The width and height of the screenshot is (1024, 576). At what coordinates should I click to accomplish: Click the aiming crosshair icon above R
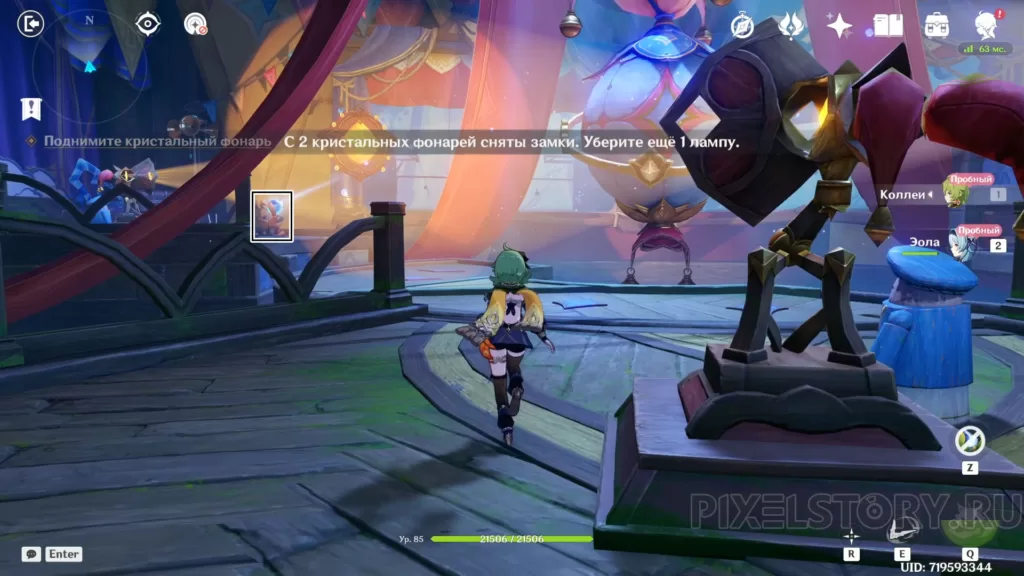[x=851, y=535]
